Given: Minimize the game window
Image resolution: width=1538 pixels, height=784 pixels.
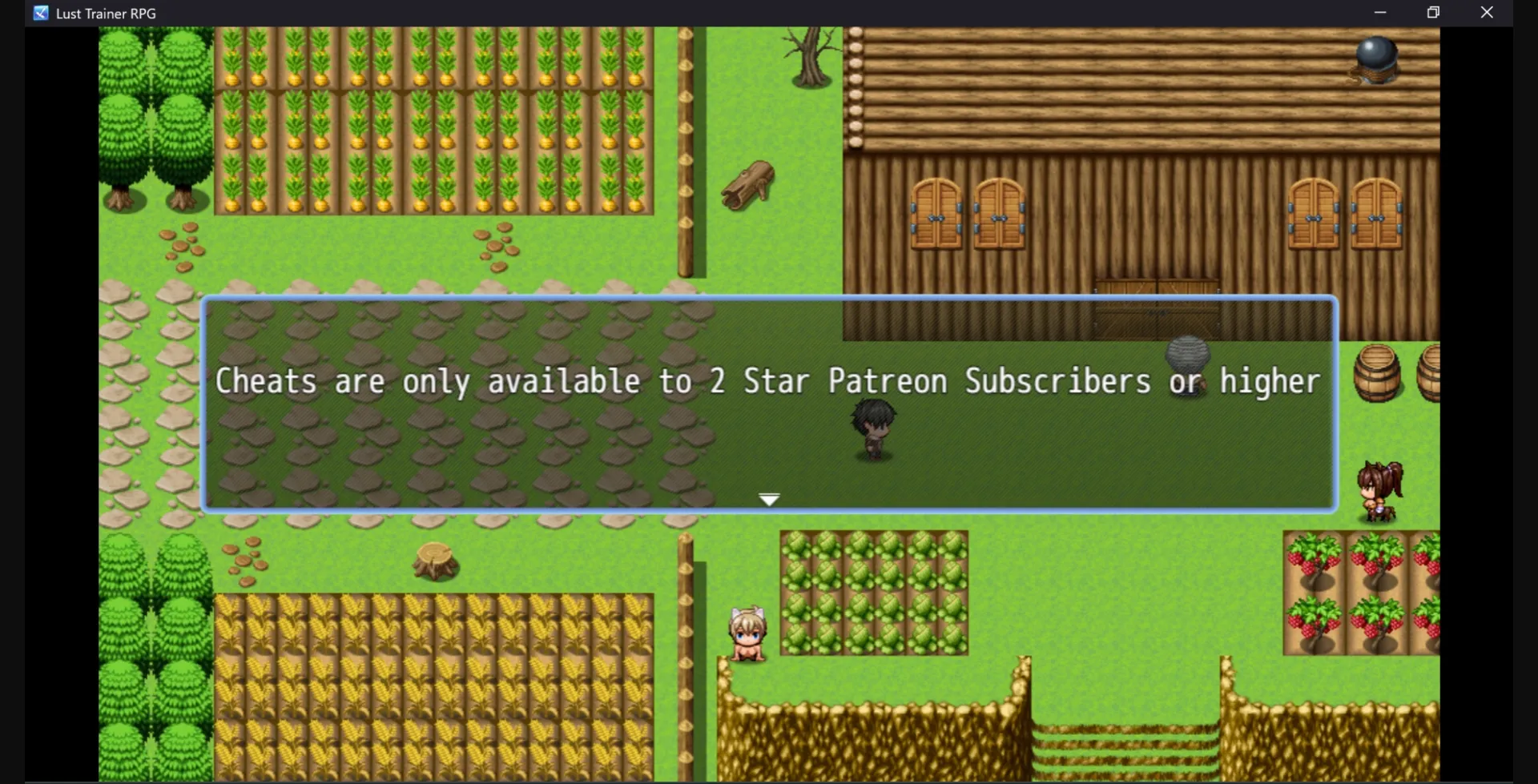Looking at the screenshot, I should (x=1380, y=12).
